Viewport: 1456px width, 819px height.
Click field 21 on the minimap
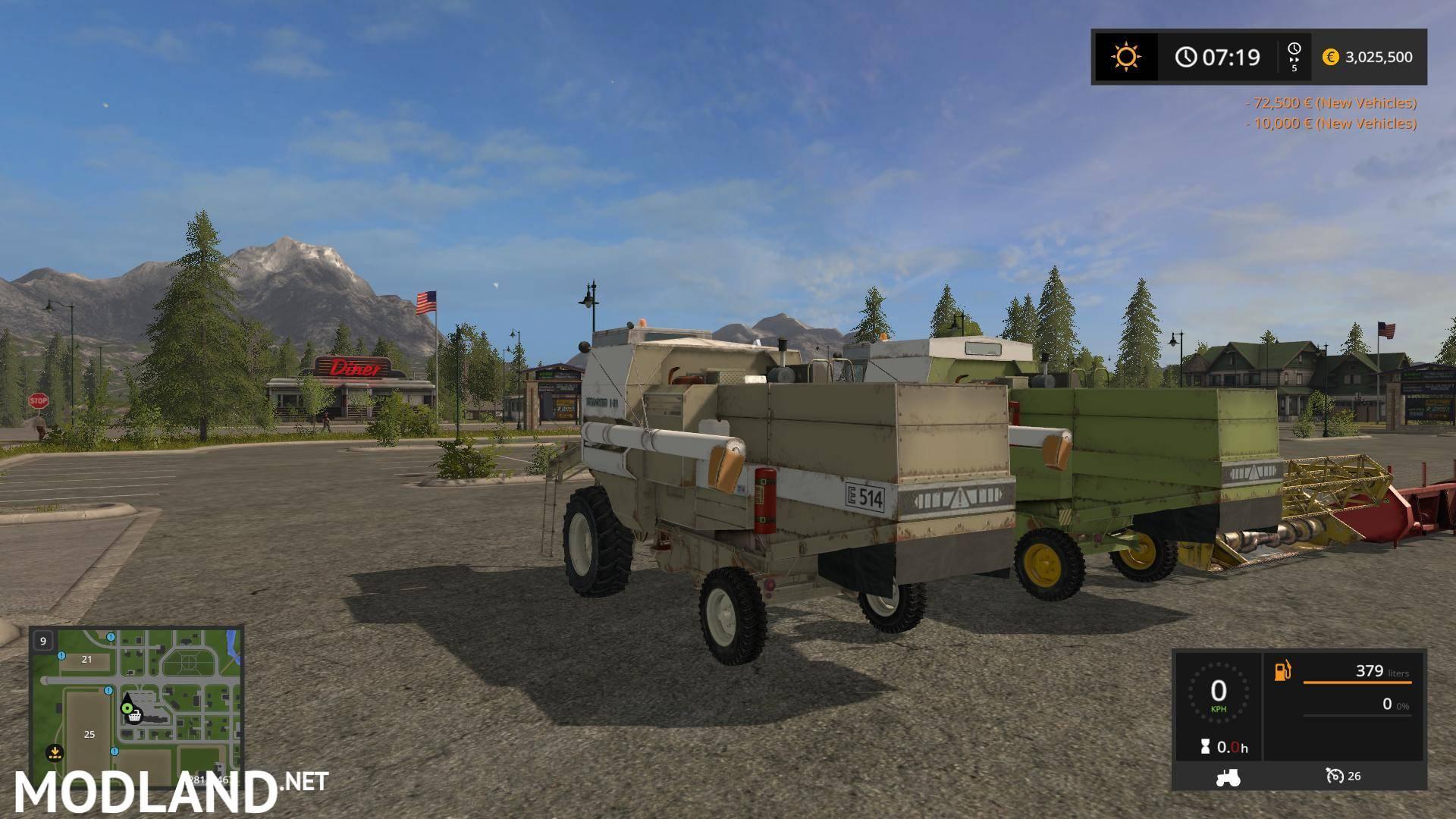pyautogui.click(x=86, y=659)
